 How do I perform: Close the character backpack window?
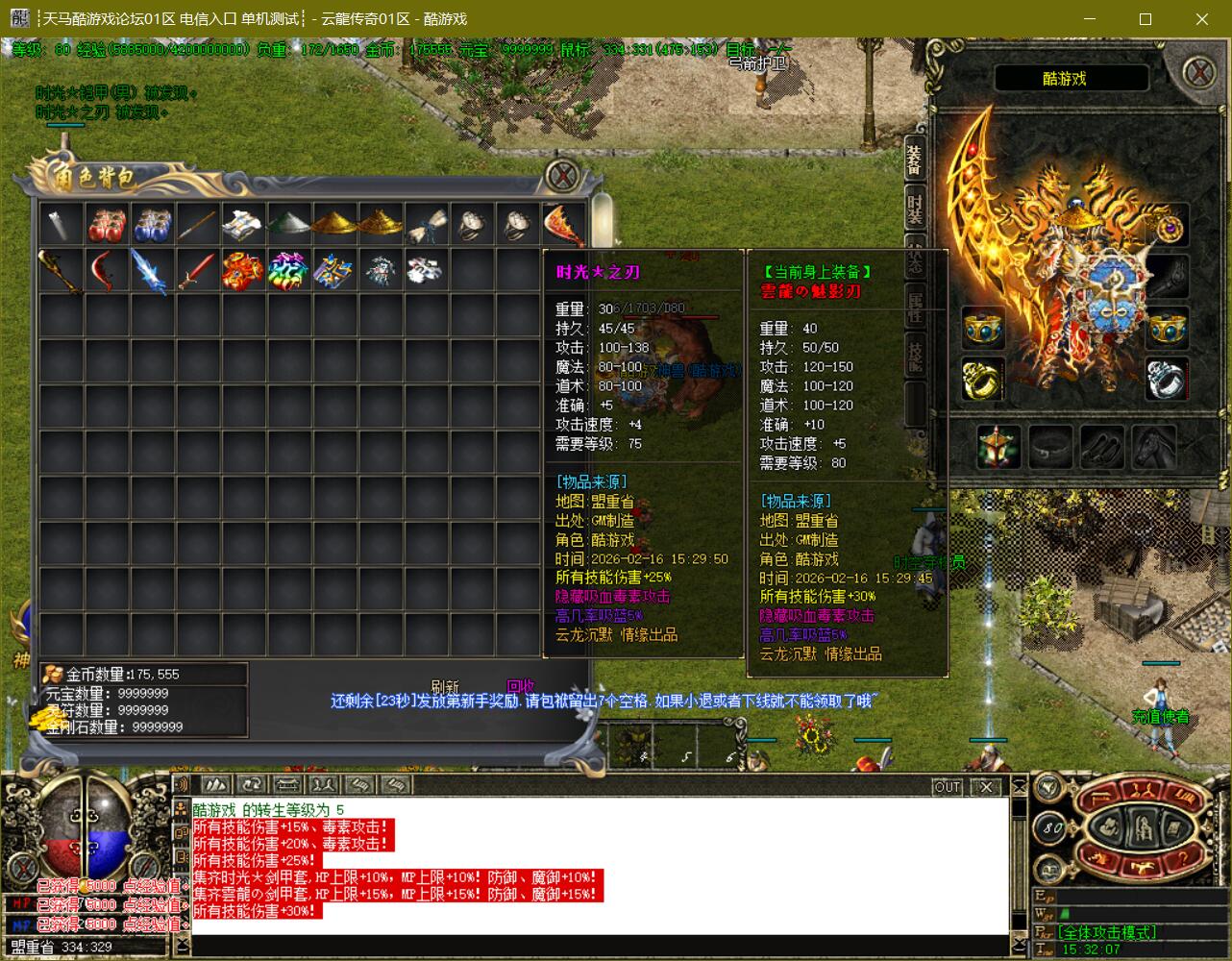pos(562,176)
